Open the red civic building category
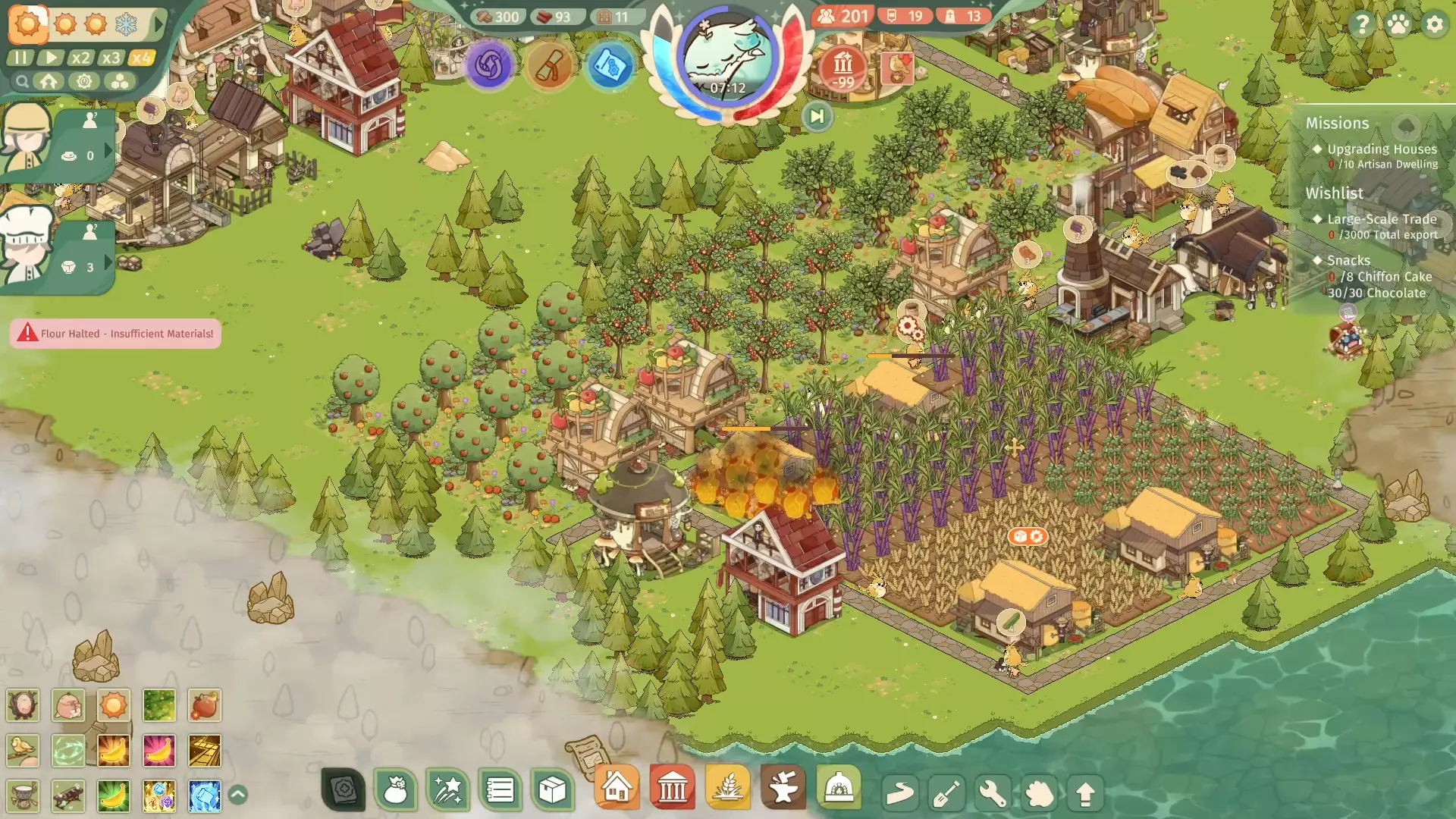 (x=672, y=788)
